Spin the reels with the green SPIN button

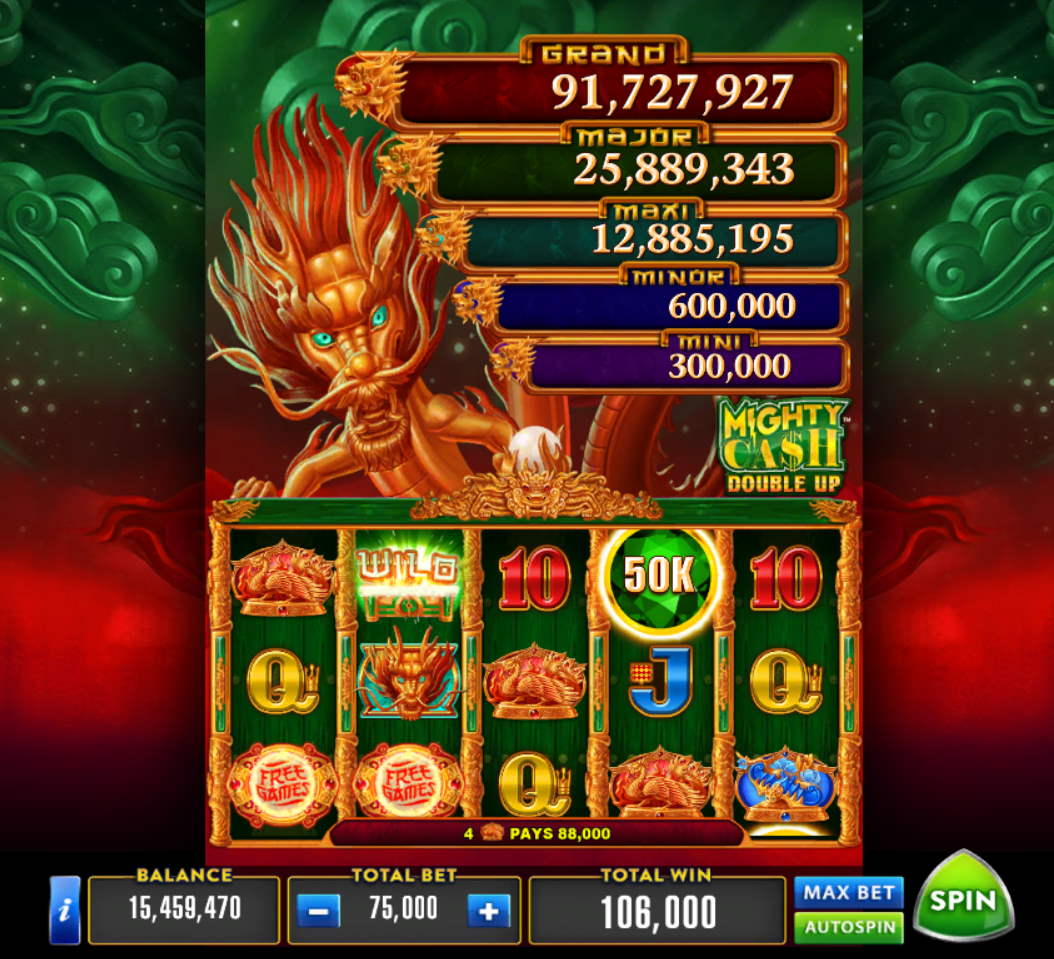(964, 897)
